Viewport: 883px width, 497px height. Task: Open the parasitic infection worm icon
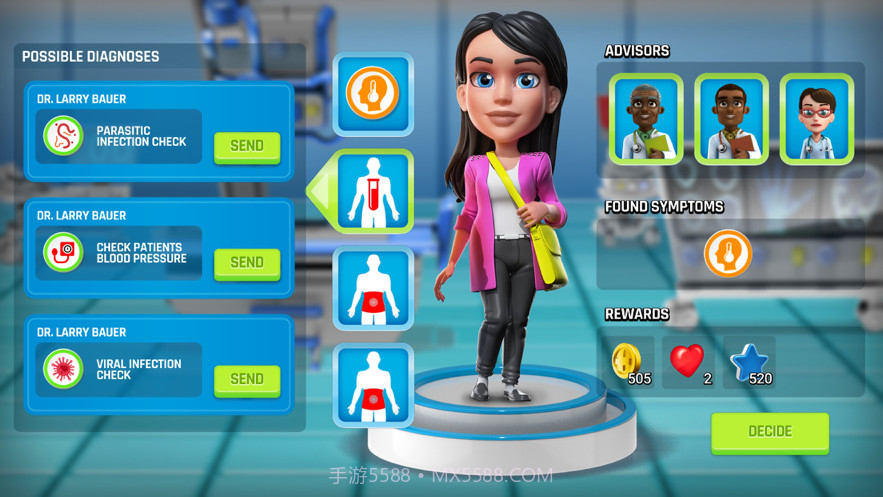64,136
